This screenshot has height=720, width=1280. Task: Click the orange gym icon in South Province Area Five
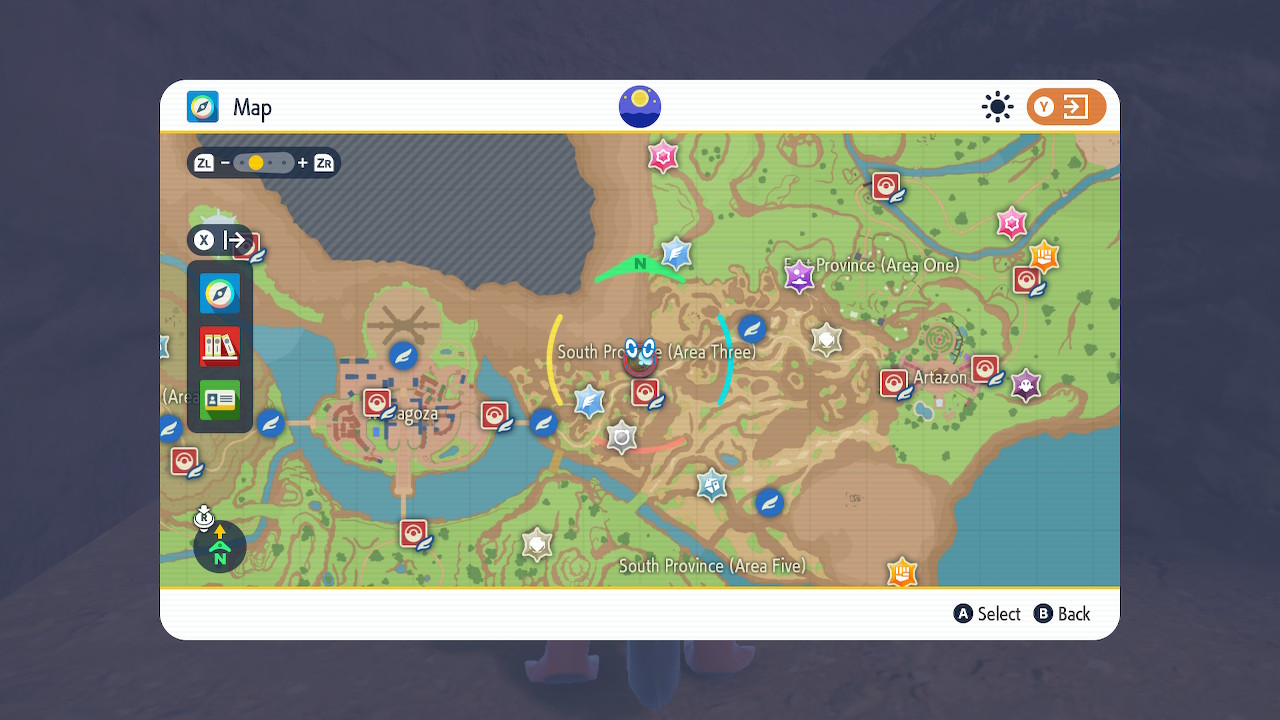pyautogui.click(x=901, y=572)
